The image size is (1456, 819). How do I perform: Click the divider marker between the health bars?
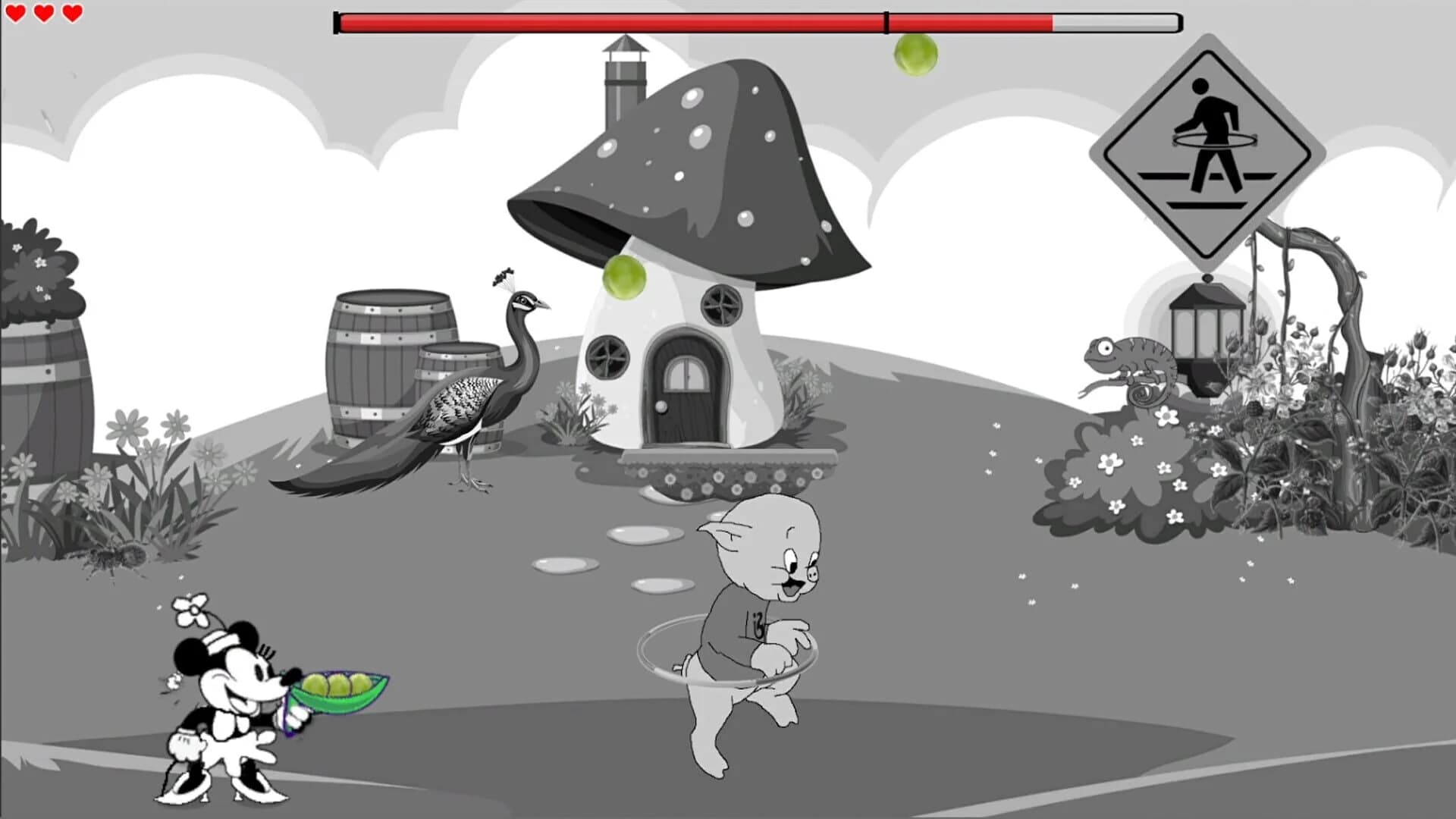(x=885, y=21)
